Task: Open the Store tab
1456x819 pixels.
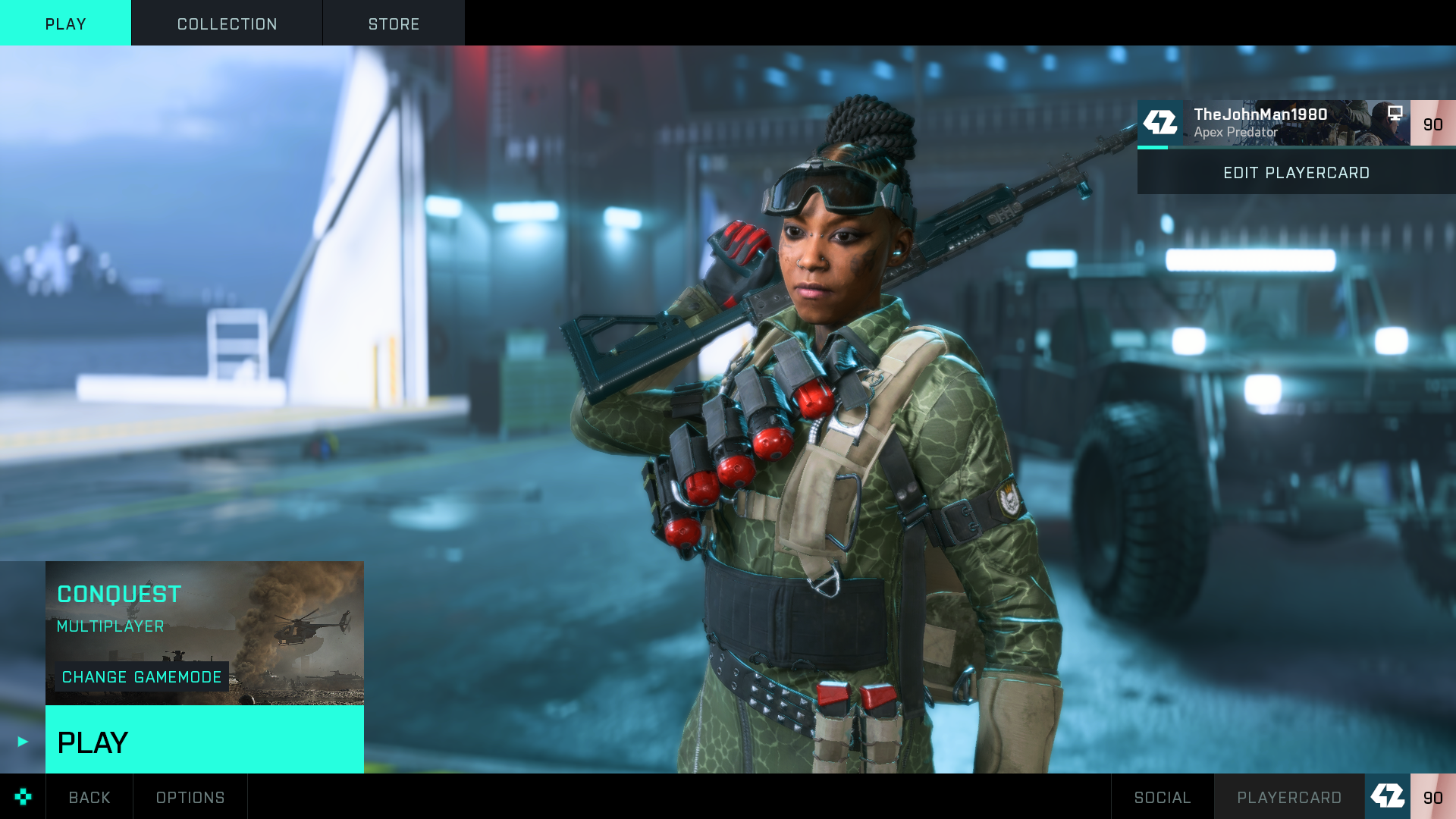Action: tap(394, 24)
